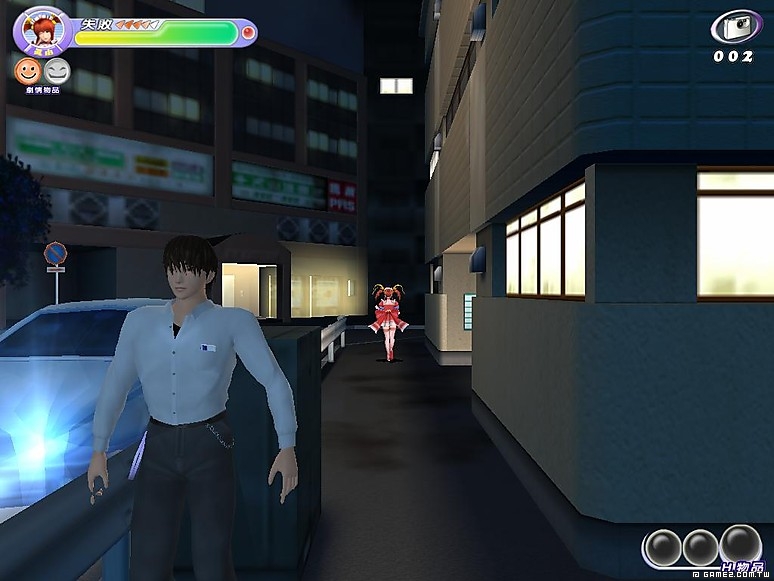Select the grey grinning face icon
Image resolution: width=774 pixels, height=581 pixels.
pyautogui.click(x=58, y=70)
